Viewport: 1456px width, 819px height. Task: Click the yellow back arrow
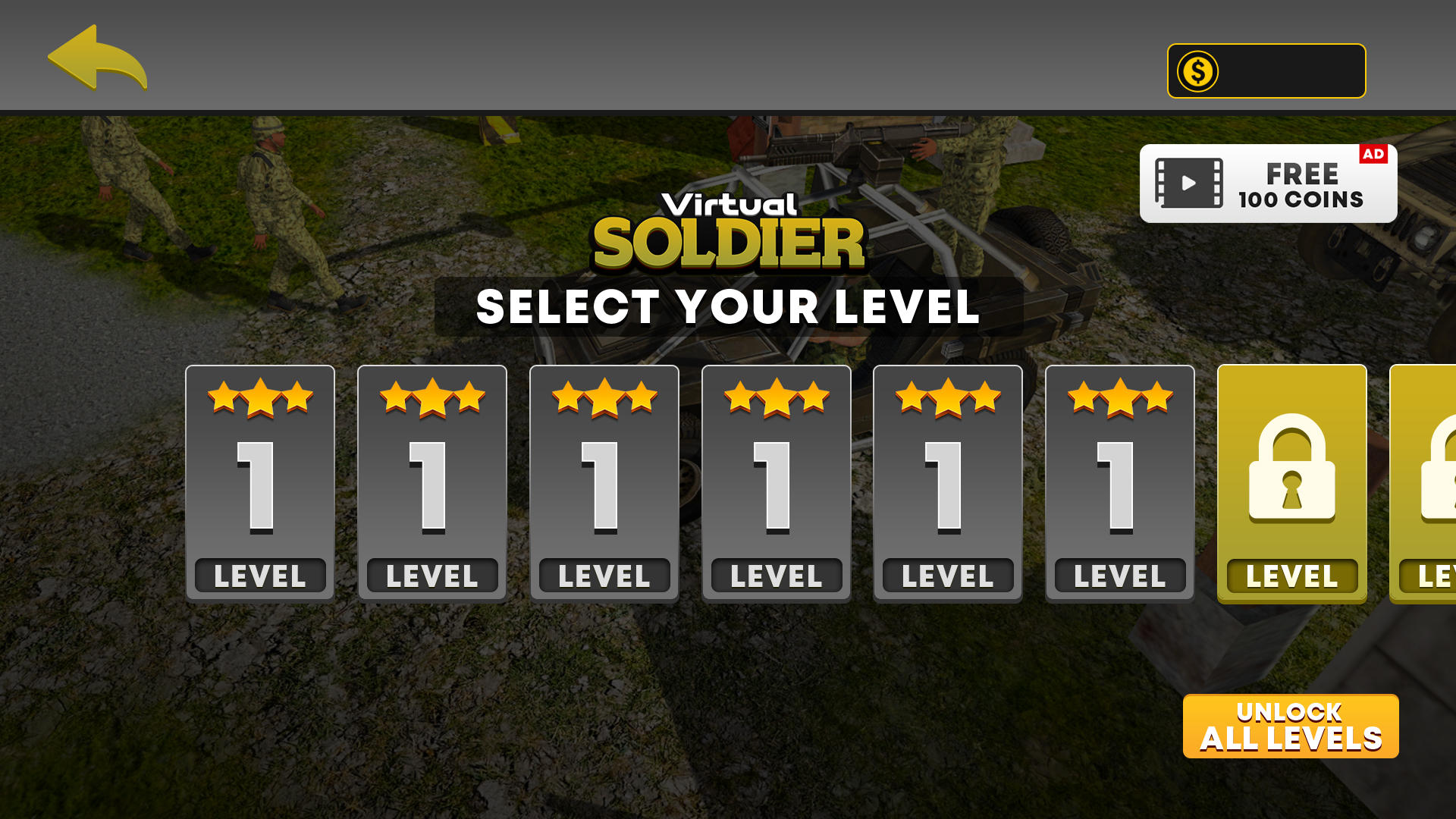[x=96, y=58]
